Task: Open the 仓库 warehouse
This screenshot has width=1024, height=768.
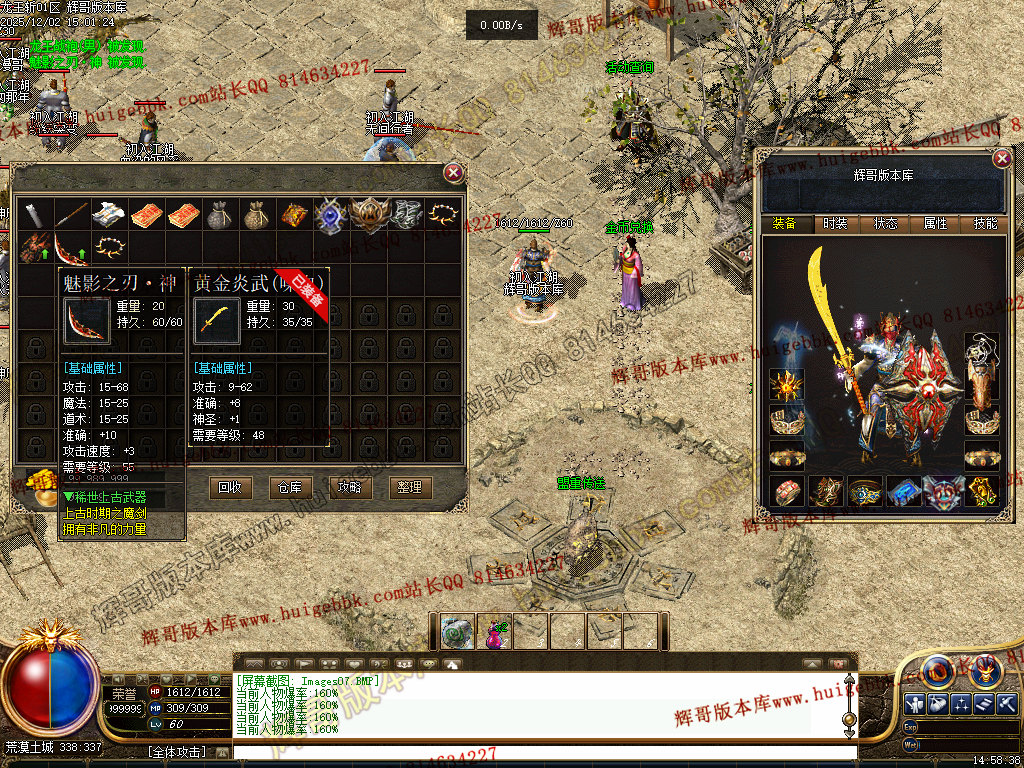Action: point(289,487)
